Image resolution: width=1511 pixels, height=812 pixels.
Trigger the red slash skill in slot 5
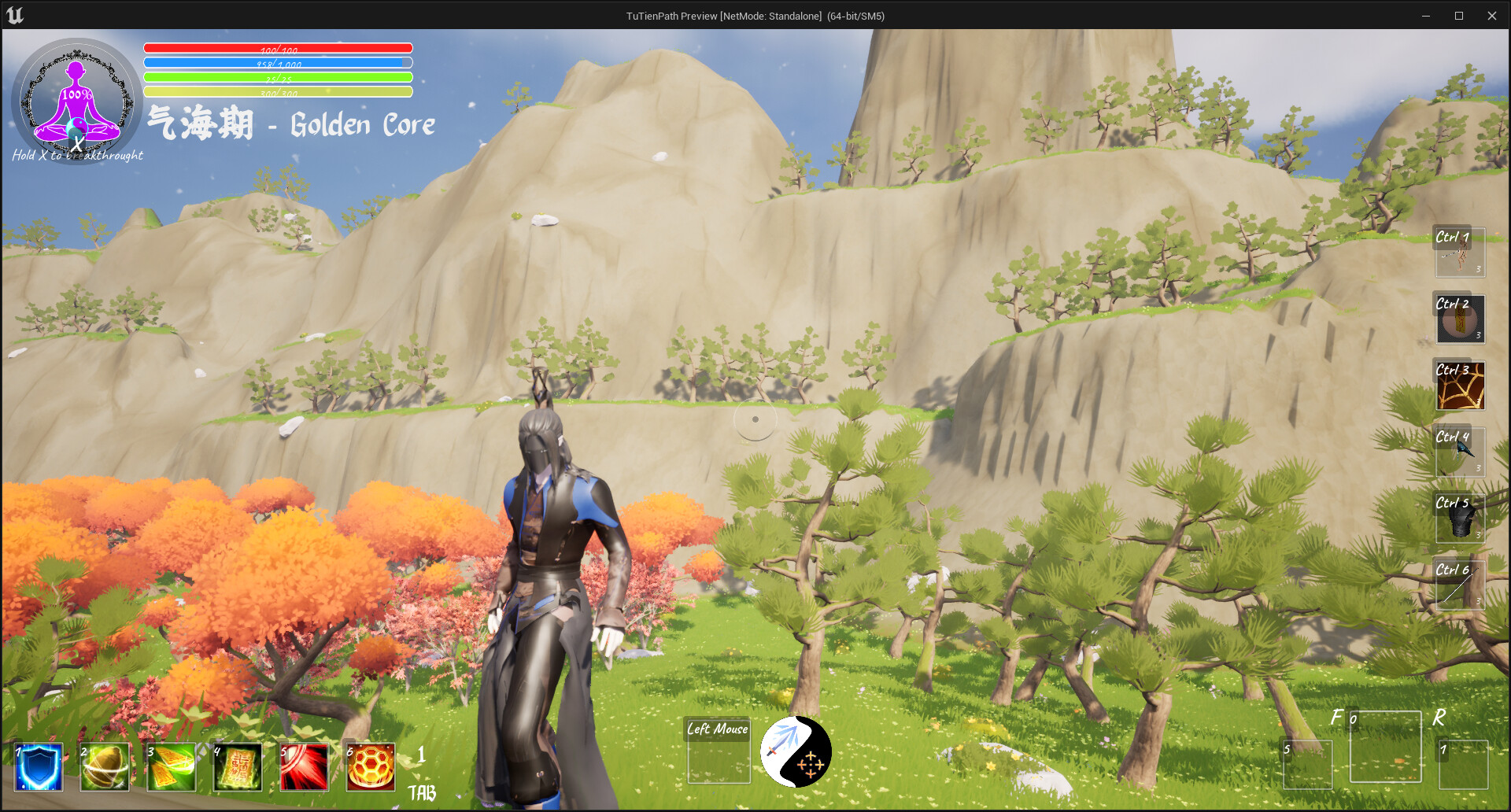pyautogui.click(x=303, y=766)
